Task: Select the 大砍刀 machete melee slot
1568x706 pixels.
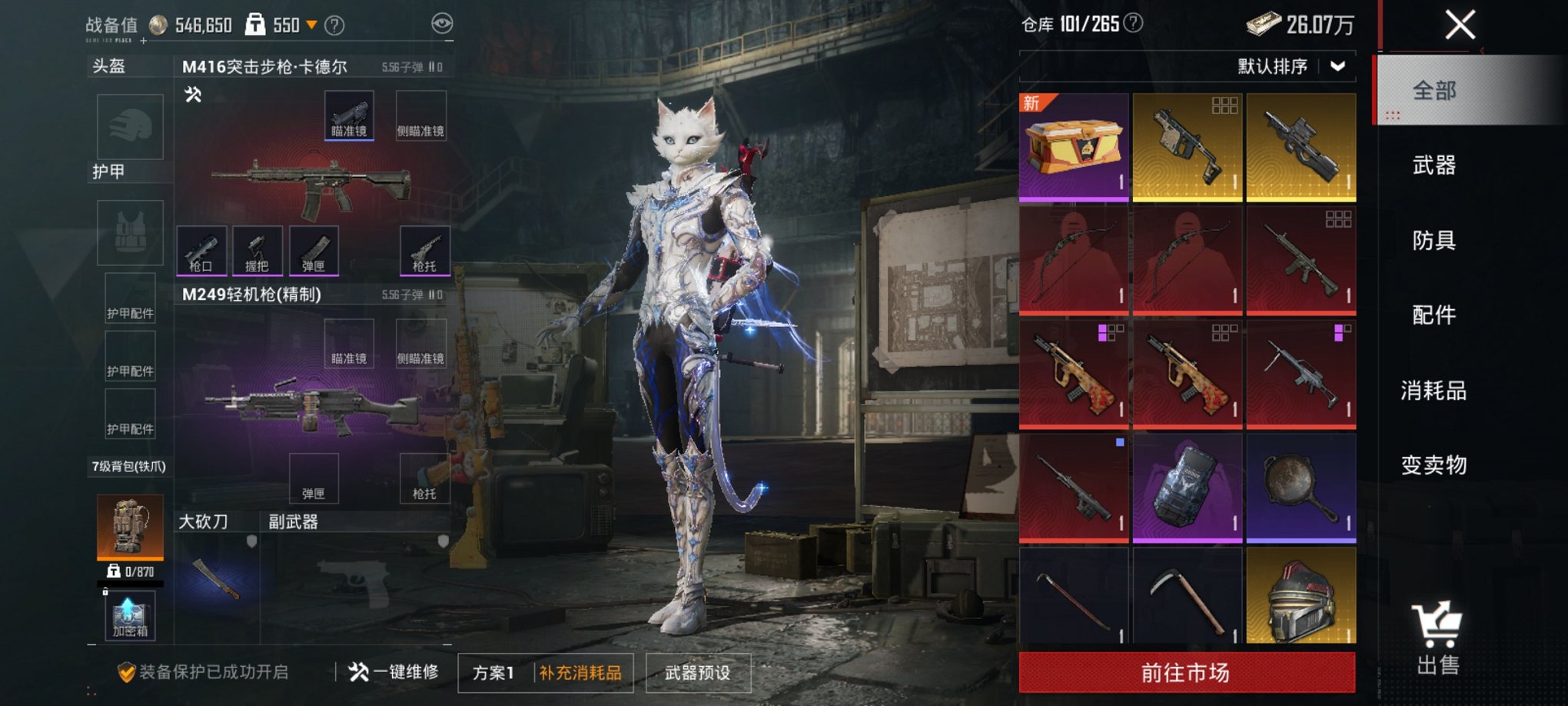Action: [x=217, y=578]
